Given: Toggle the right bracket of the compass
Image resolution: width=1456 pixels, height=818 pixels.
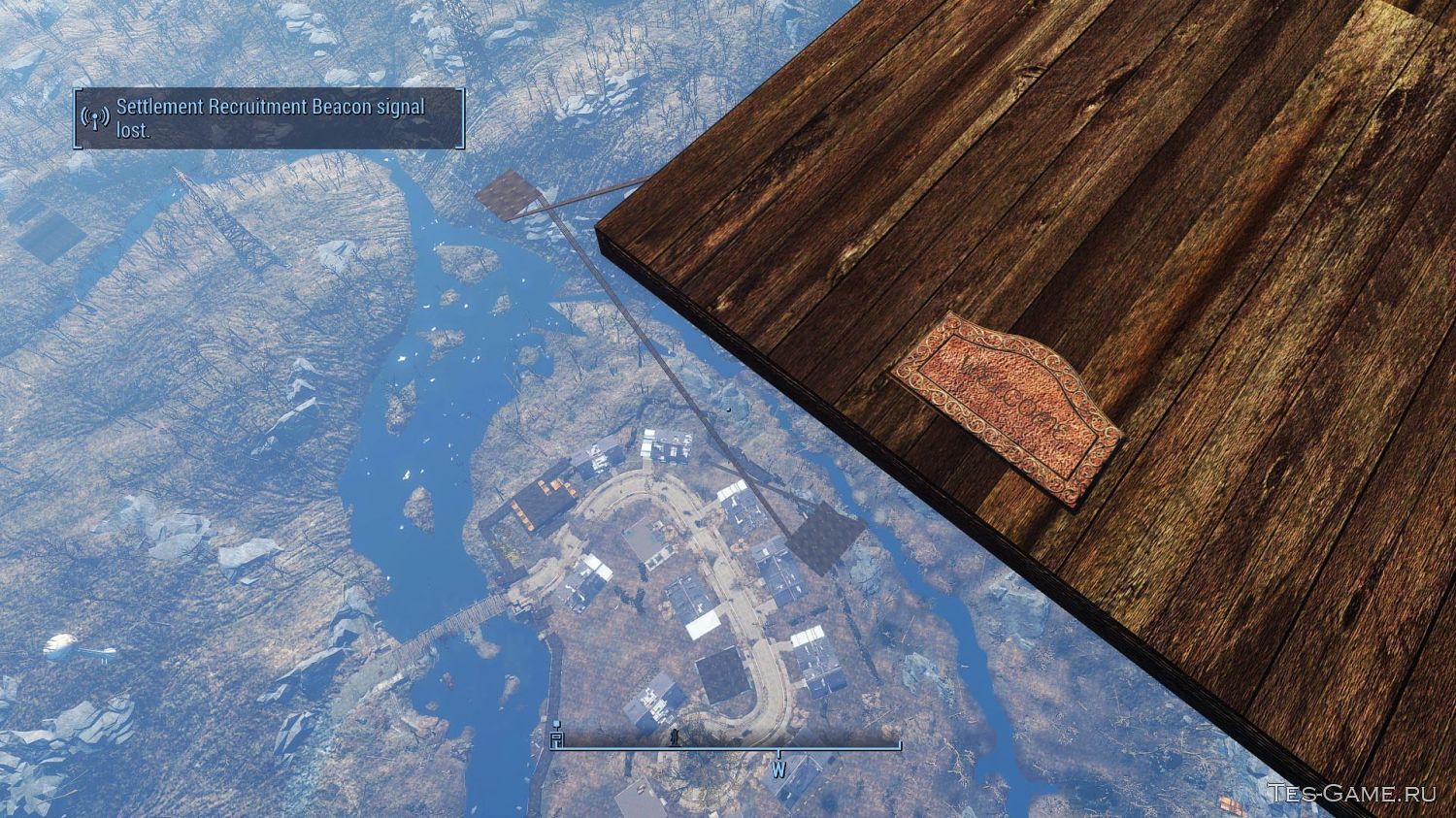Looking at the screenshot, I should point(899,745).
